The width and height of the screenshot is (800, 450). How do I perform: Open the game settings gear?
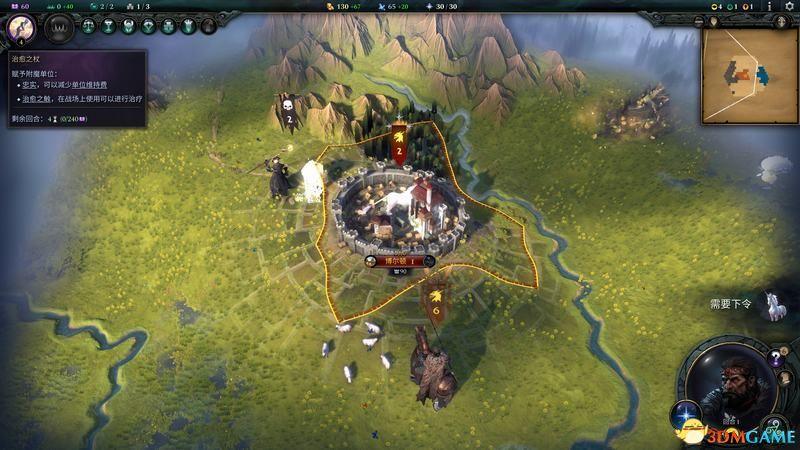pyautogui.click(x=787, y=6)
